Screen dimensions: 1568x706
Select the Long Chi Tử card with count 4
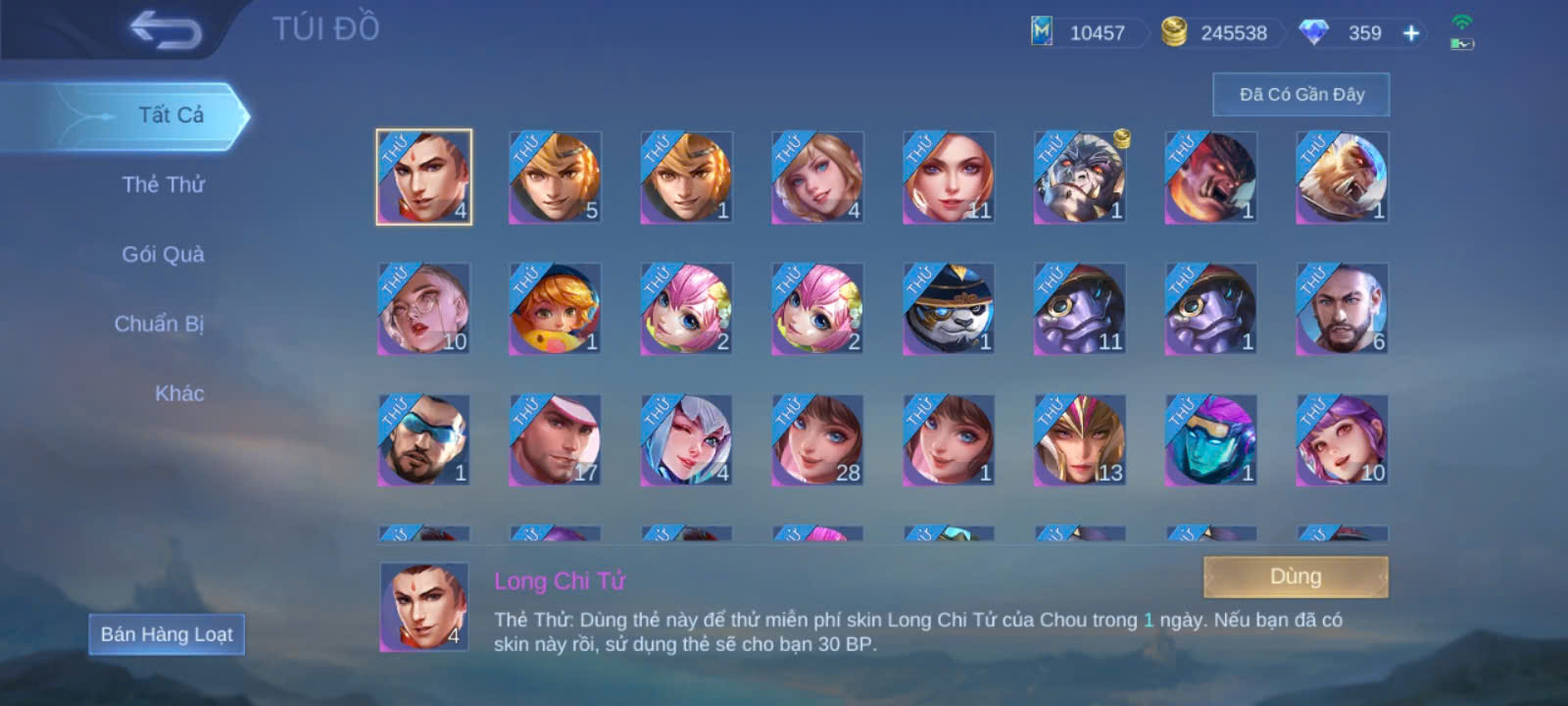click(x=424, y=177)
